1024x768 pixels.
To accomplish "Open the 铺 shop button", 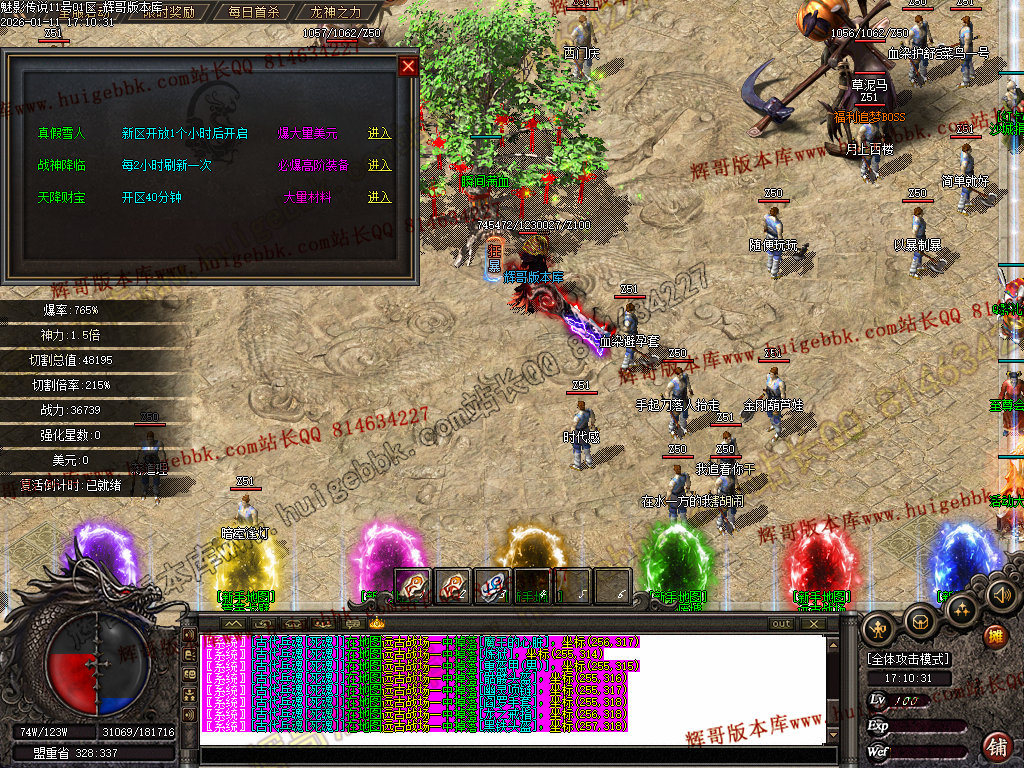I will pyautogui.click(x=996, y=745).
